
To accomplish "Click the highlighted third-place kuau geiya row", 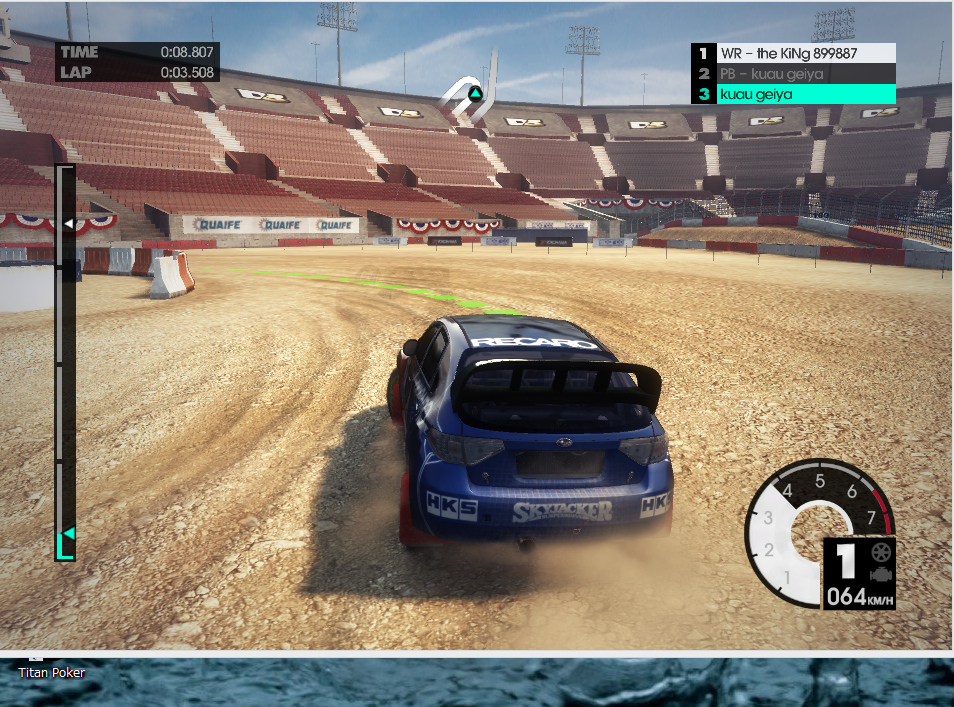I will [795, 94].
